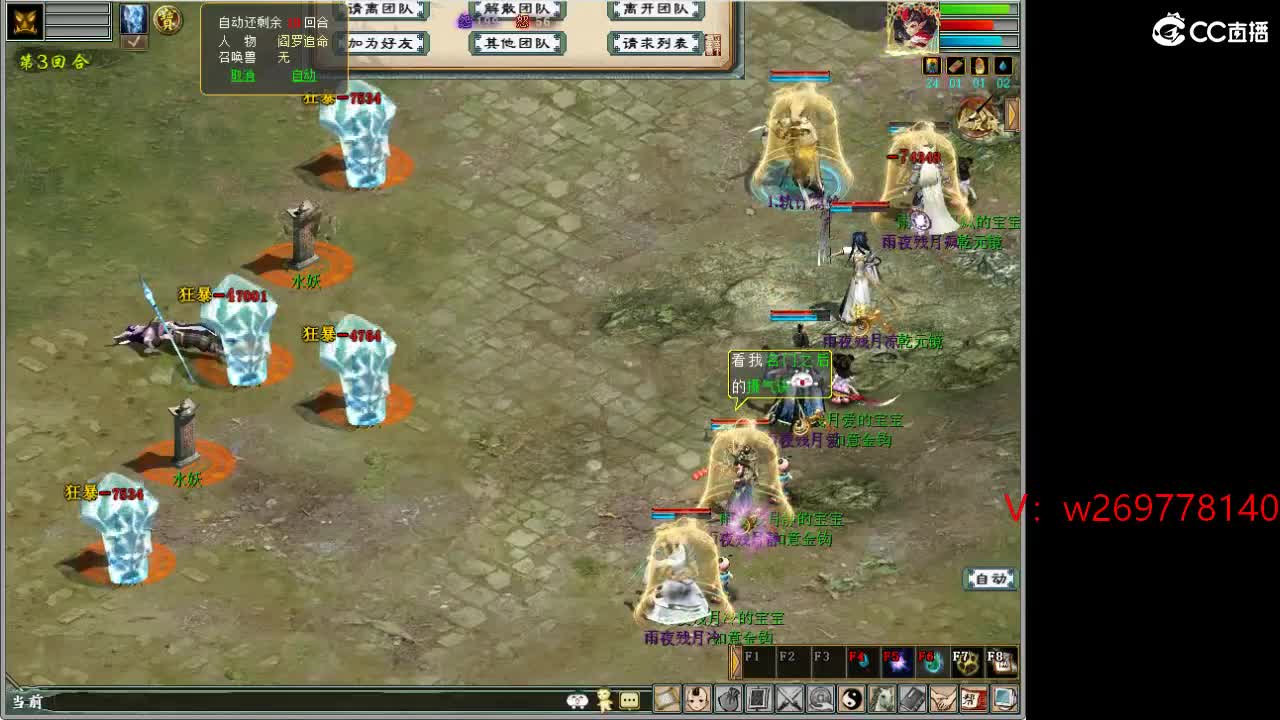1280x720 pixels.
Task: Click the handshake trade icon
Action: (x=942, y=698)
